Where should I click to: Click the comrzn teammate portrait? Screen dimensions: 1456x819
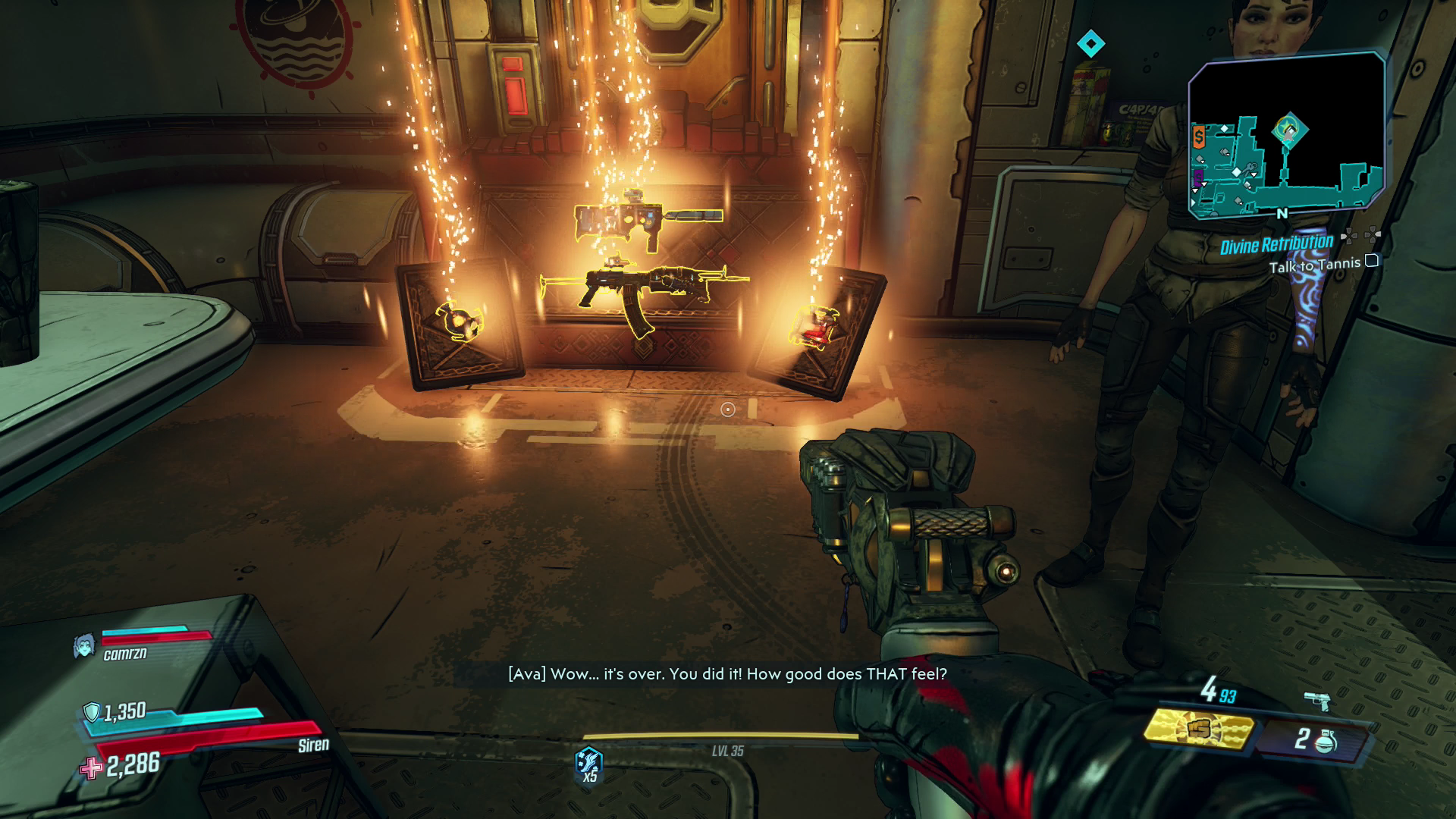(x=84, y=646)
